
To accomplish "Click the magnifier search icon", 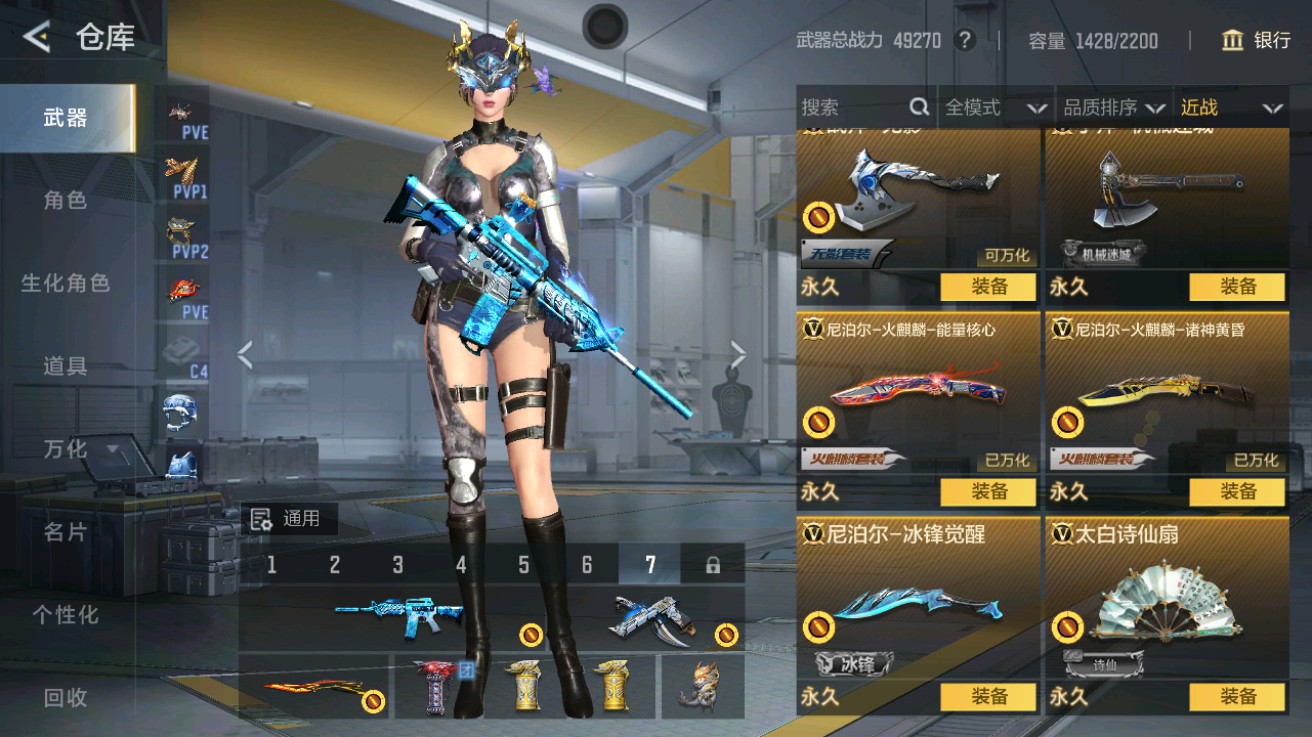I will [917, 106].
